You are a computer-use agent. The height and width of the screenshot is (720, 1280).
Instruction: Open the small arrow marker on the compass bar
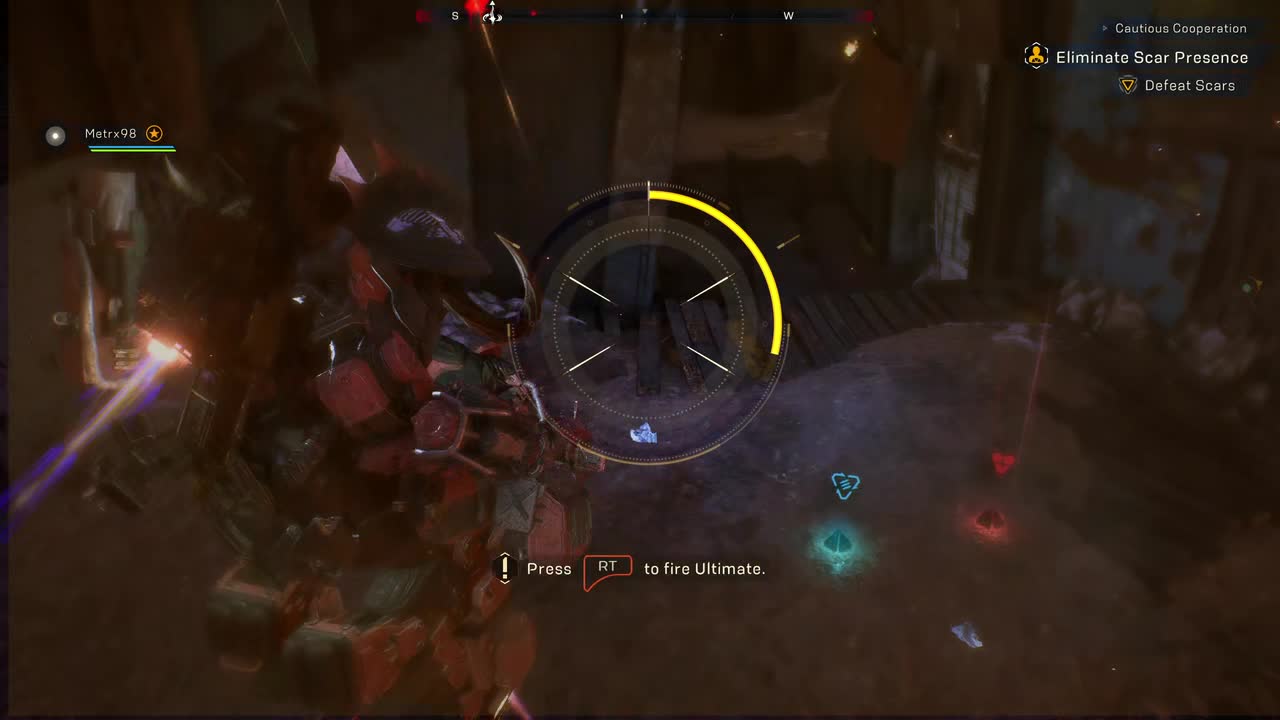644,12
